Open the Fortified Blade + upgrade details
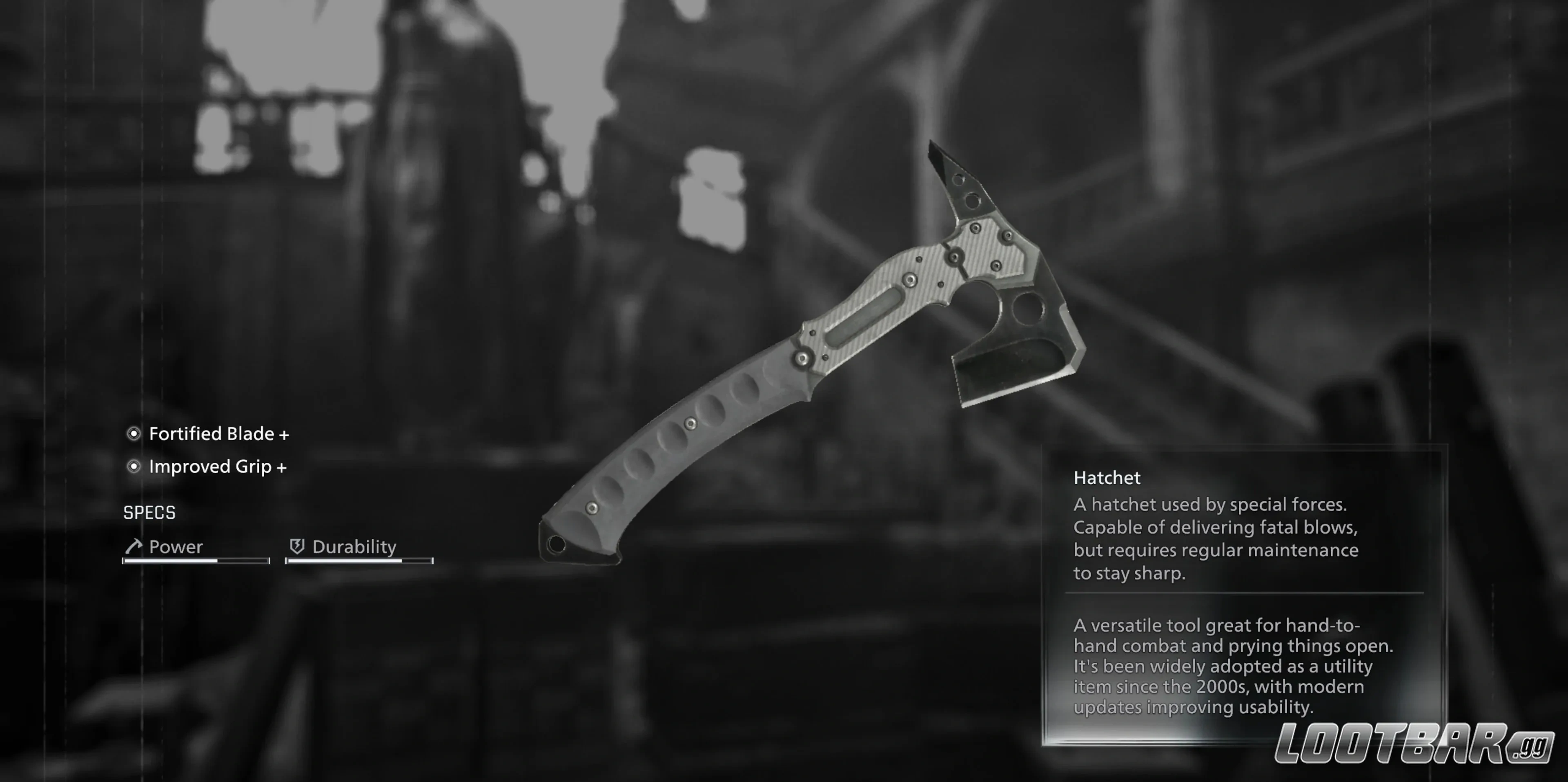This screenshot has width=1568, height=782. pyautogui.click(x=220, y=433)
